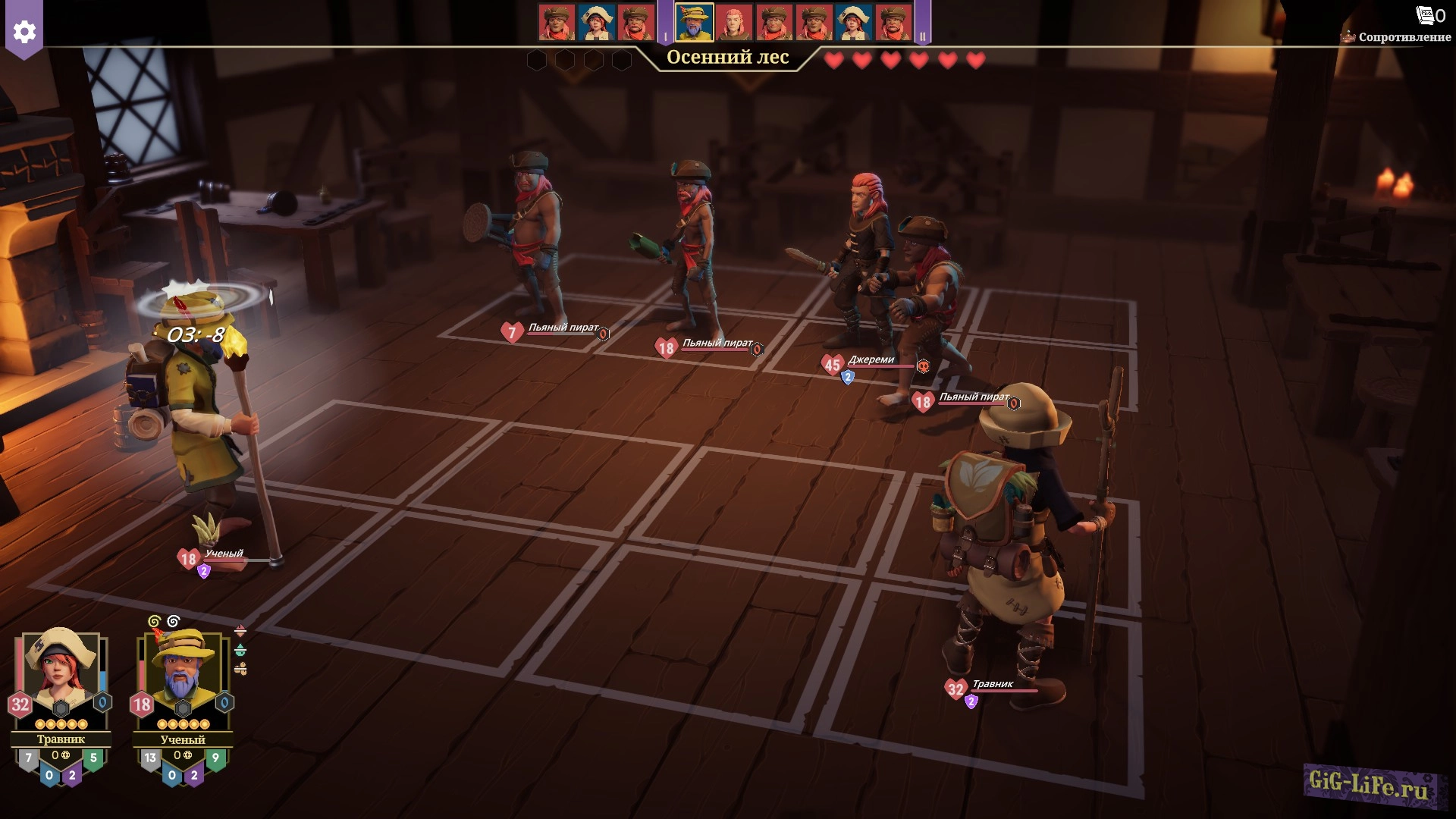Click the teal droplet icon beside Ученый

(x=240, y=650)
